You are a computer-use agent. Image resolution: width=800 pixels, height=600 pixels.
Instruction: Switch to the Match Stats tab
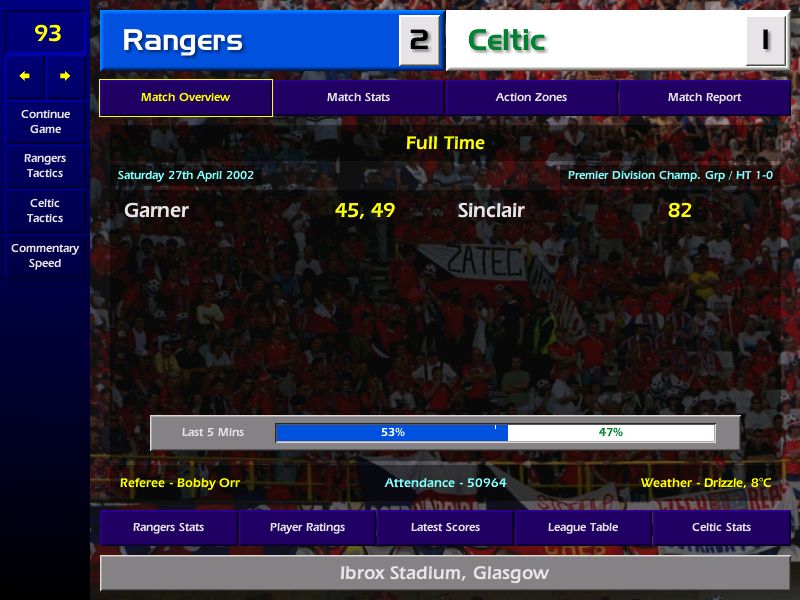click(358, 98)
